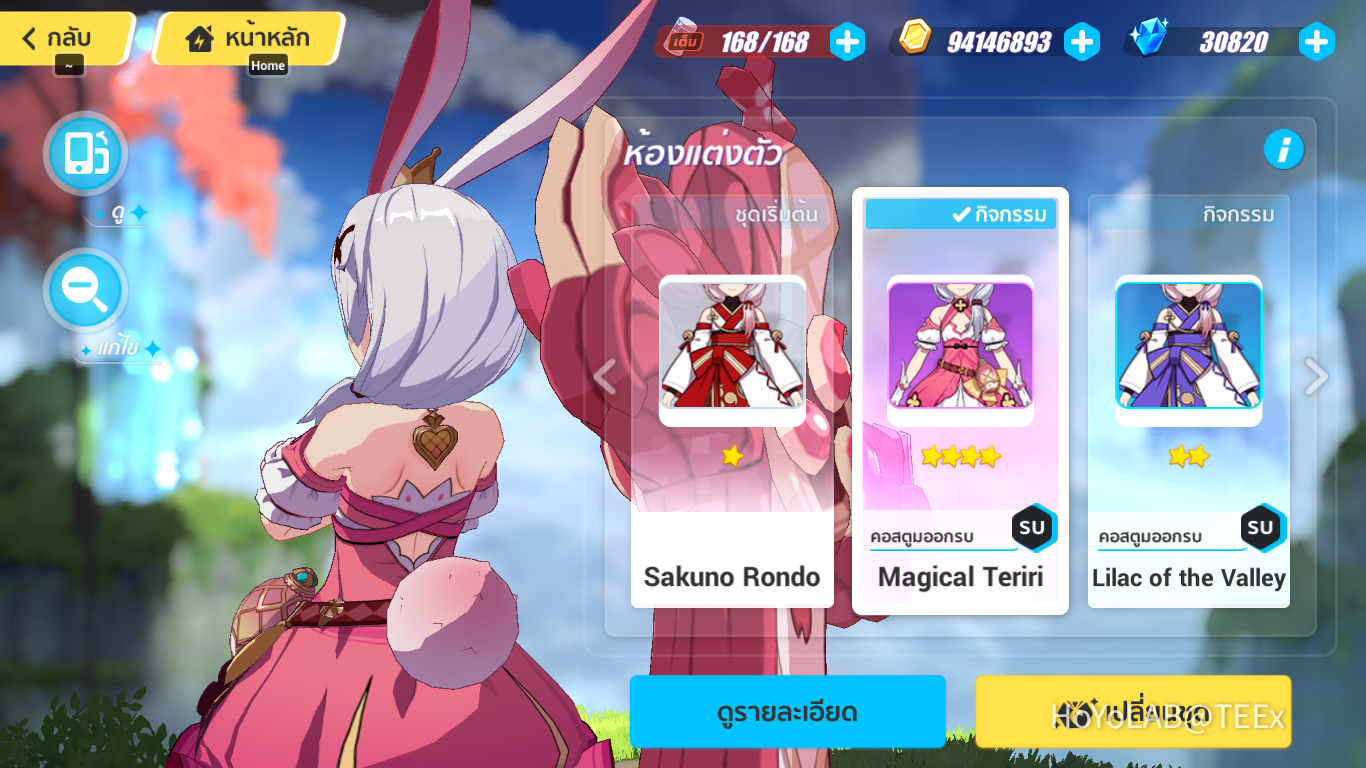Tap the SU badge on Lilac of the Valley

tap(1262, 529)
